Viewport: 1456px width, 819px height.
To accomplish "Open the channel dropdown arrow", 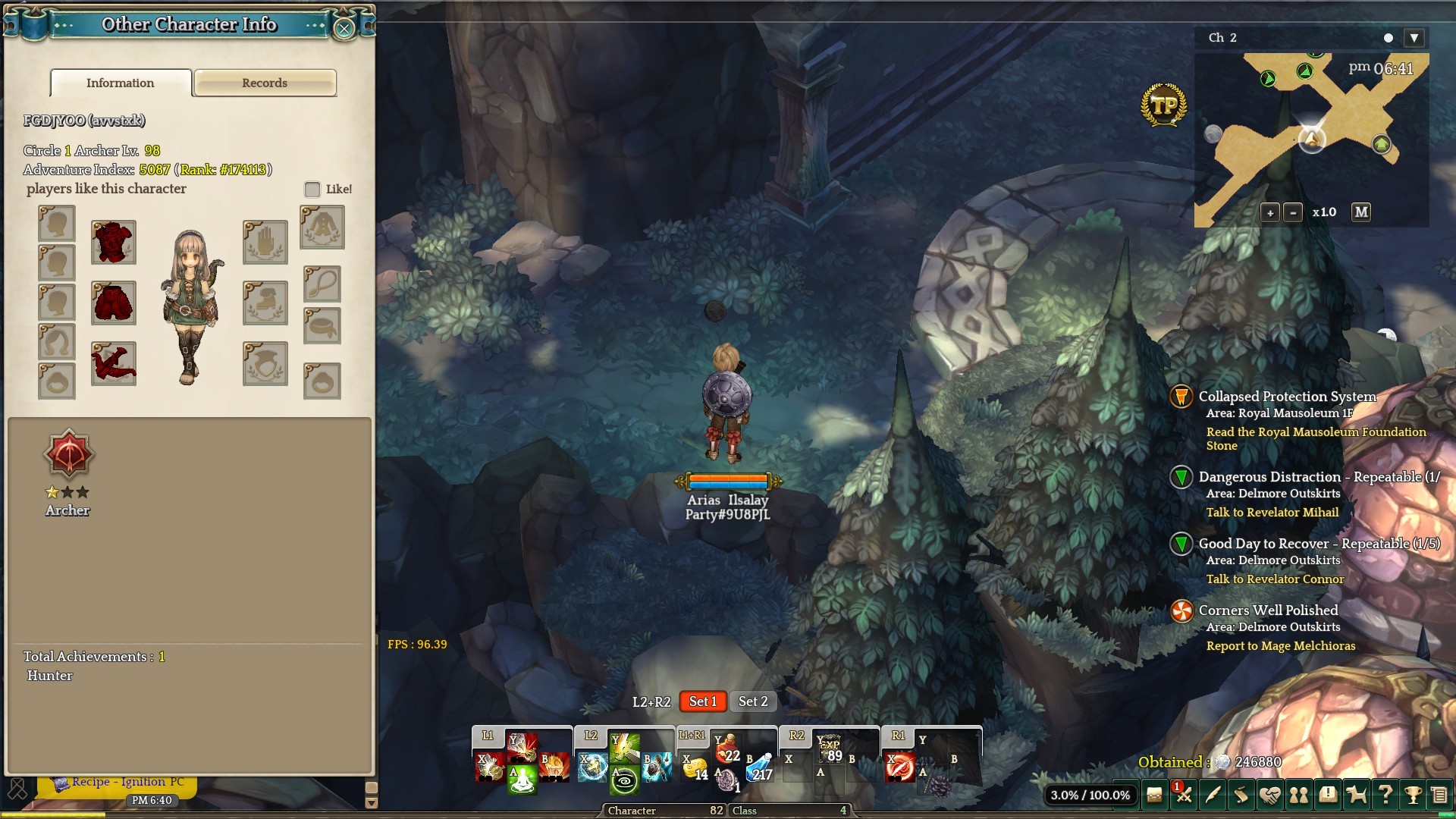I will [1414, 38].
